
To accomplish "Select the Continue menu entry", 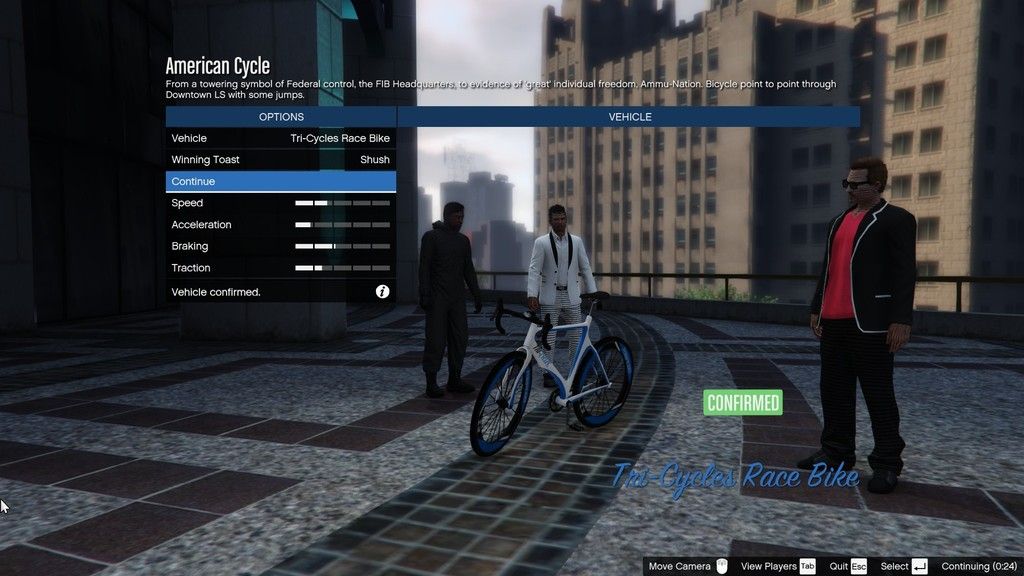I will pos(280,182).
